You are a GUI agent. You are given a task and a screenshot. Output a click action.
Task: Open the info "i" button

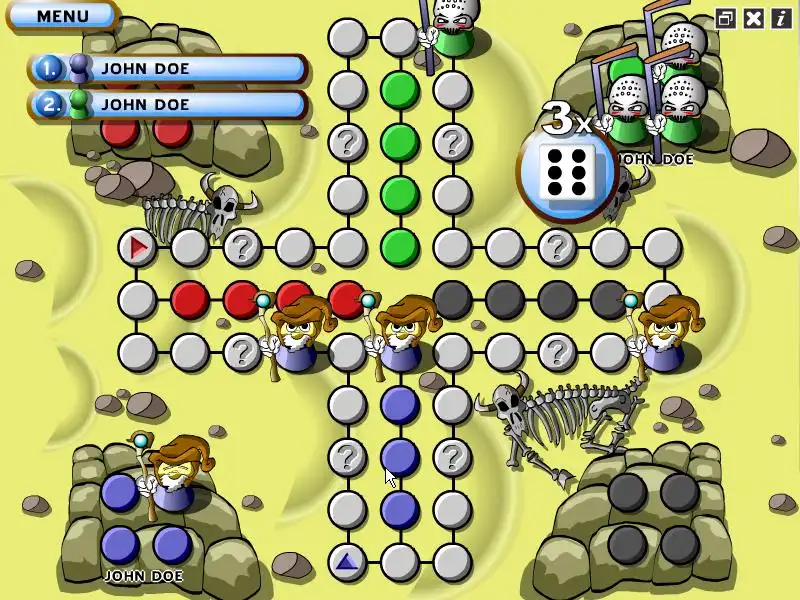tap(780, 18)
